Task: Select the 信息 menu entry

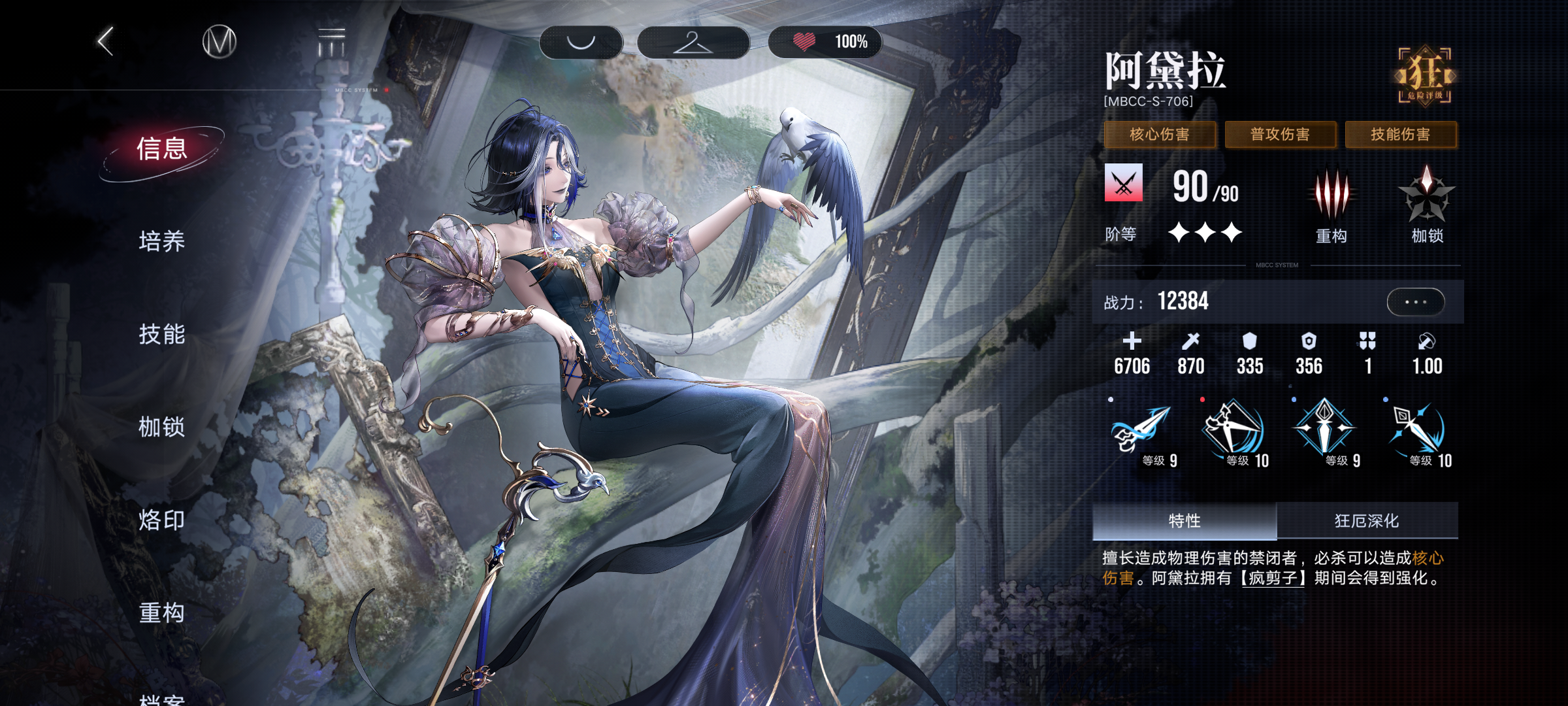Action: pyautogui.click(x=161, y=149)
